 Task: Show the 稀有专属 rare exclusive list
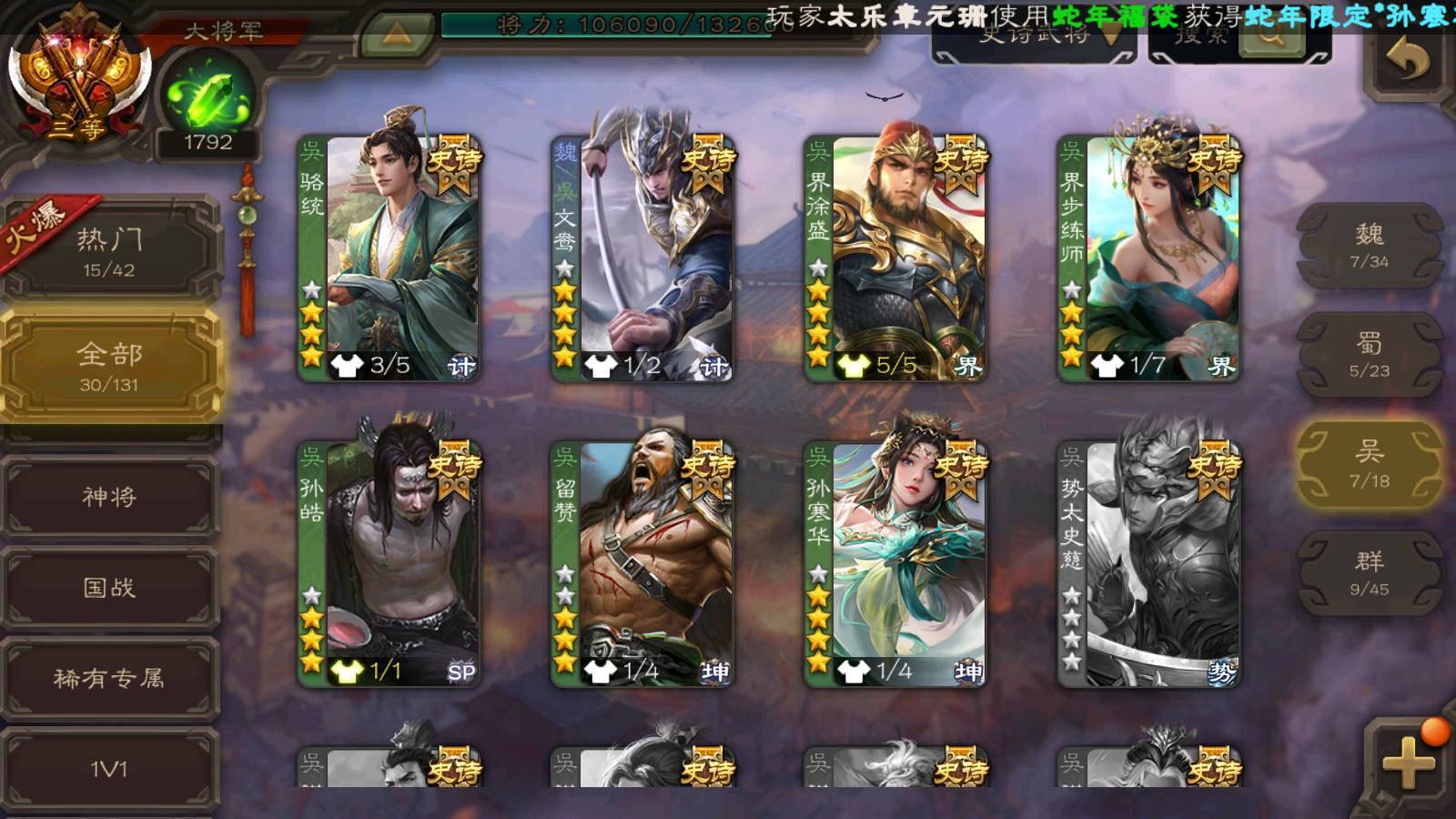[109, 679]
